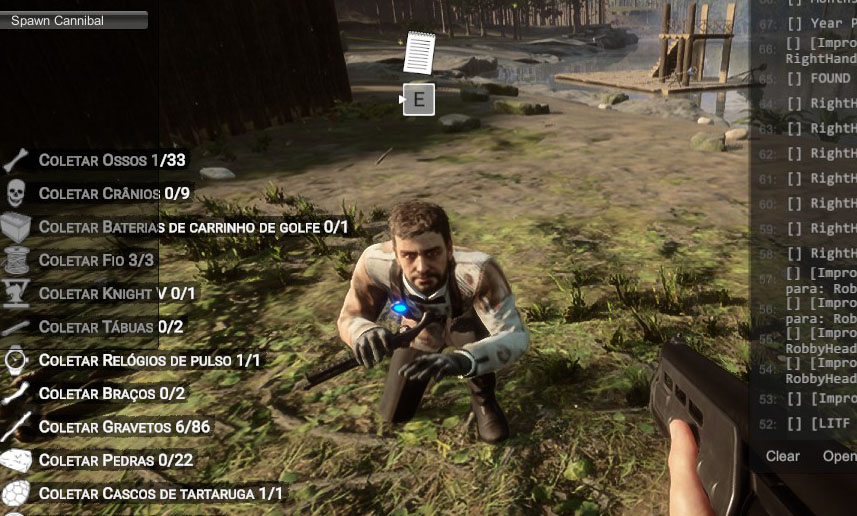Select the Coletar Cascos de tartaruga entry
This screenshot has width=857, height=516.
click(160, 494)
